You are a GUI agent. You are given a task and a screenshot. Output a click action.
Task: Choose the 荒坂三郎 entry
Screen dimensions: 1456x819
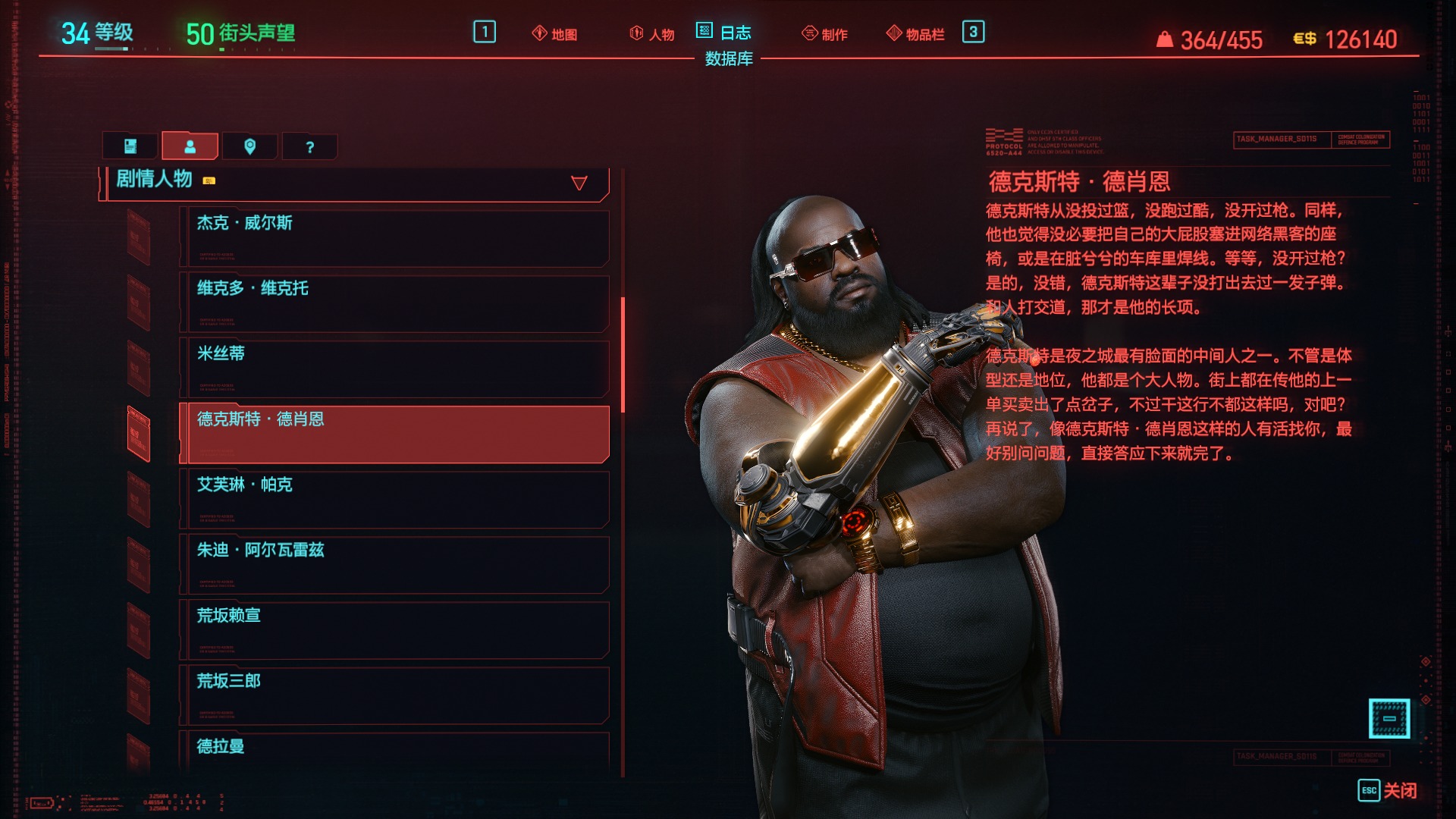point(394,695)
